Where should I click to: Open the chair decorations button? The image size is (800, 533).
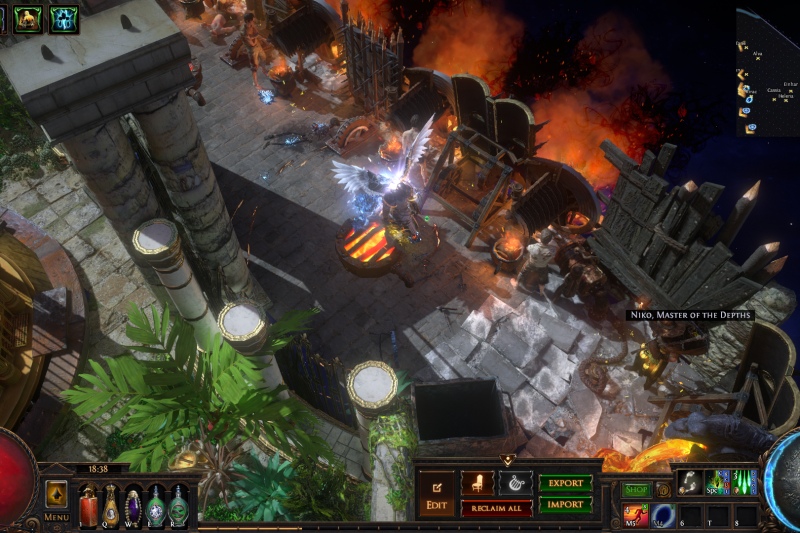pos(477,482)
